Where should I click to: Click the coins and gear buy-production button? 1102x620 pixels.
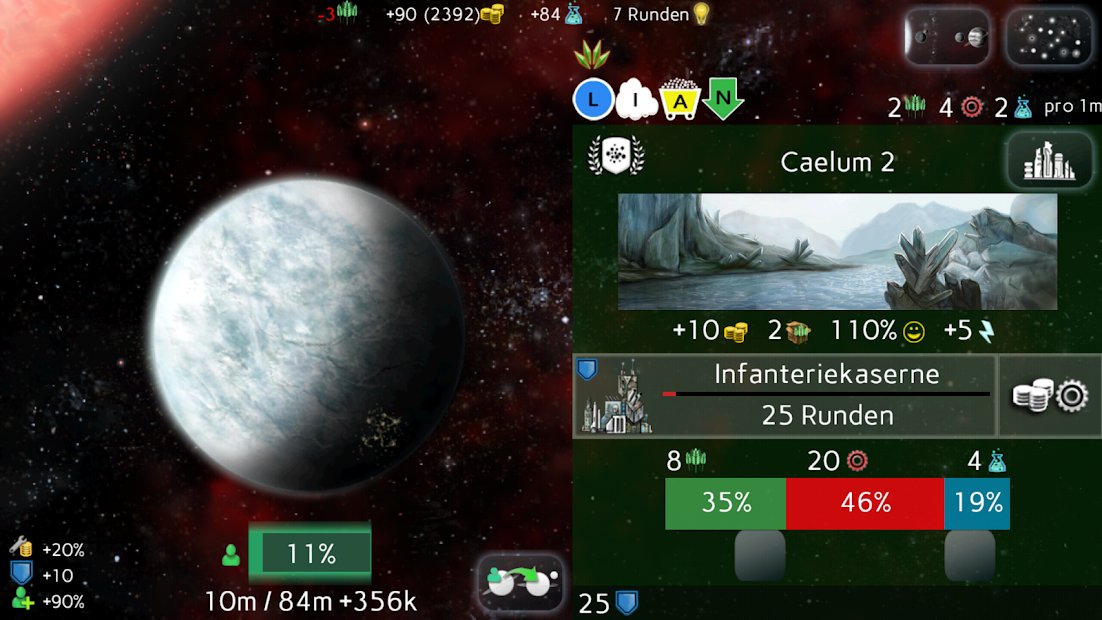pyautogui.click(x=1050, y=396)
